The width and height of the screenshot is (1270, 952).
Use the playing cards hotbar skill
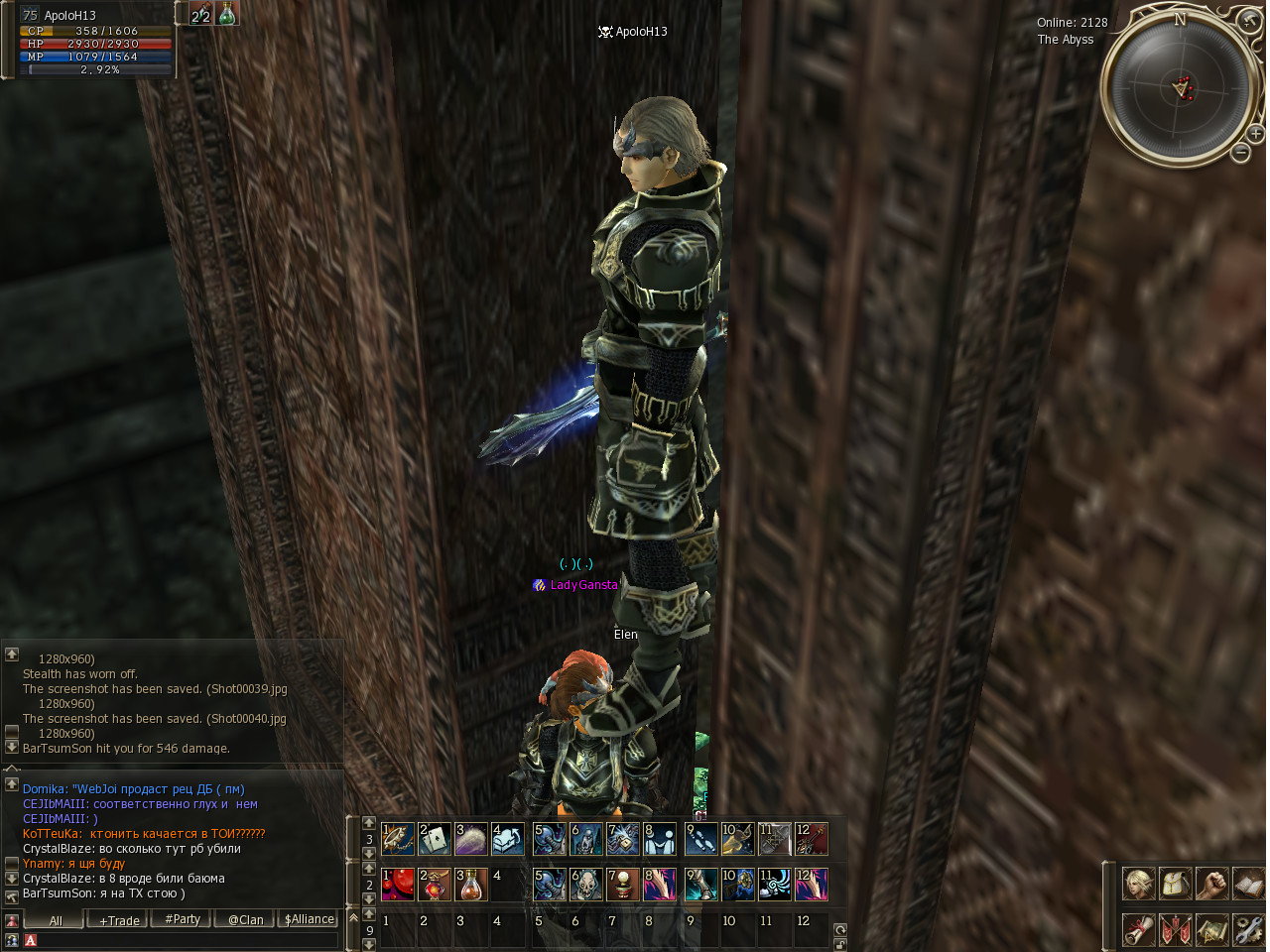[435, 839]
